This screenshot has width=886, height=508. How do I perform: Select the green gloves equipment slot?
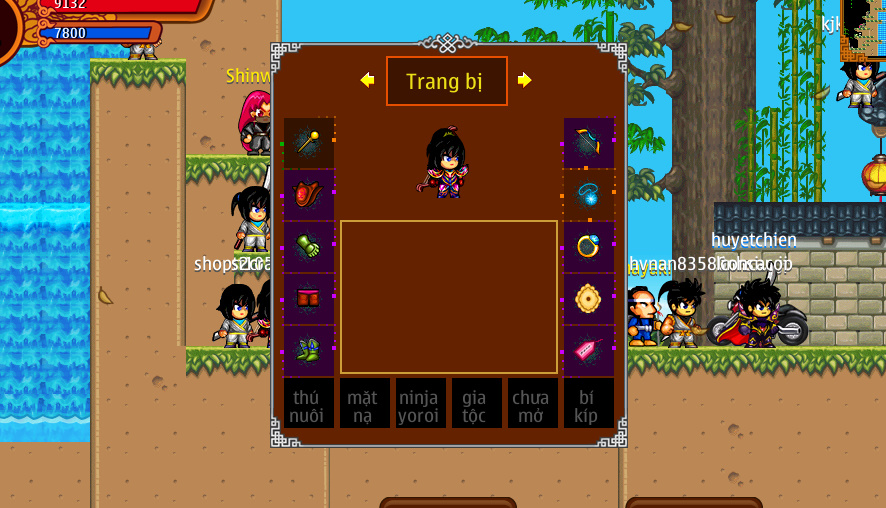point(308,247)
